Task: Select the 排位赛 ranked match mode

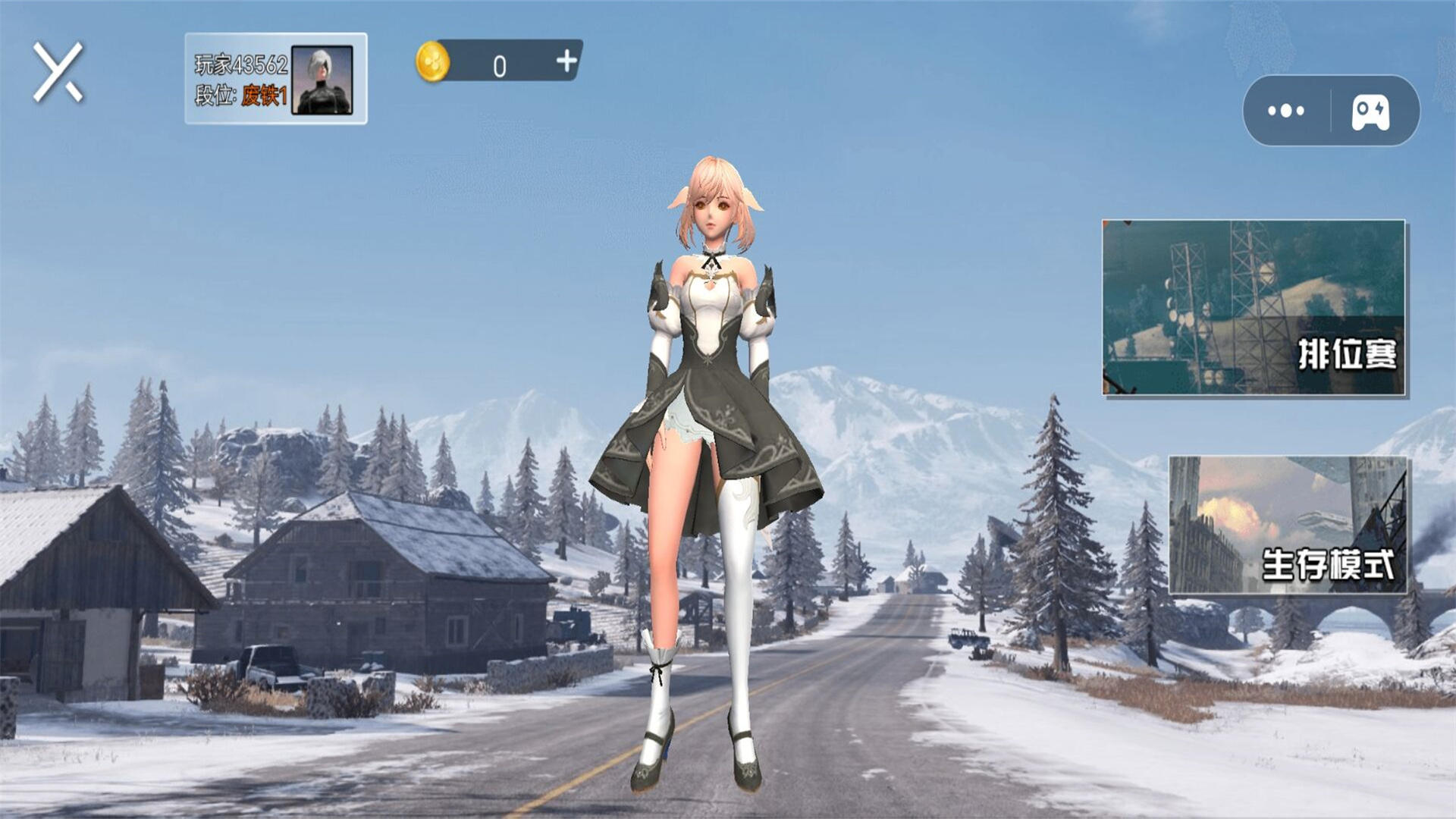Action: pyautogui.click(x=1254, y=308)
